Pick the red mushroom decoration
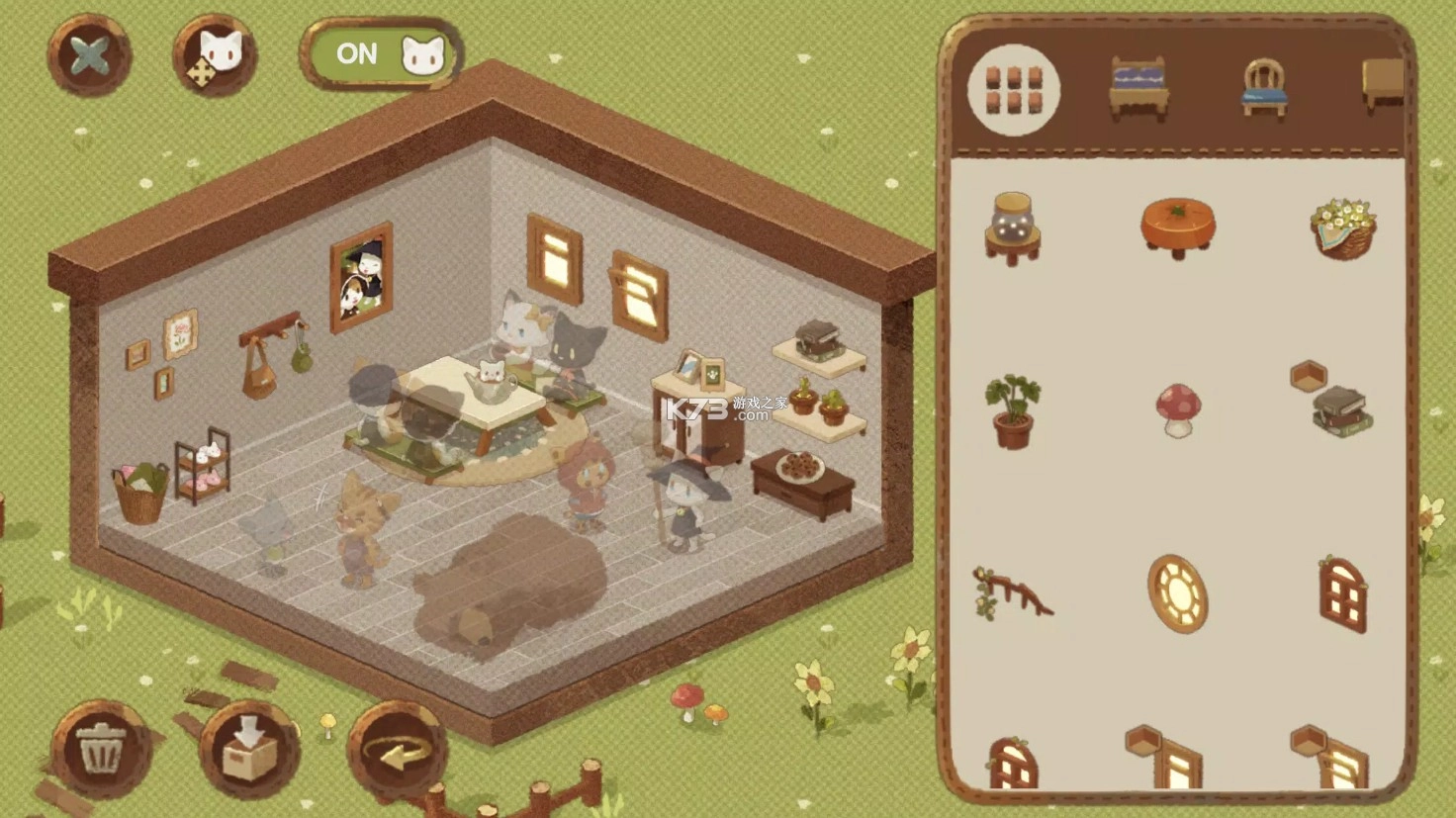 1176,408
